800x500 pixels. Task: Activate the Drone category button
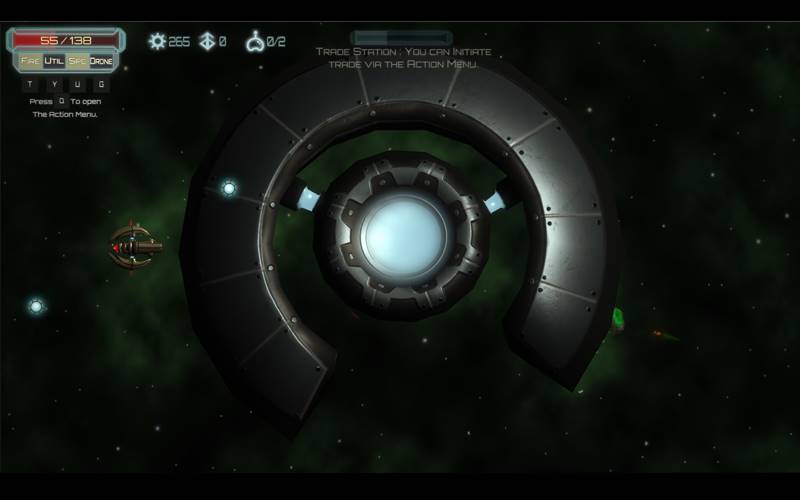pyautogui.click(x=102, y=61)
